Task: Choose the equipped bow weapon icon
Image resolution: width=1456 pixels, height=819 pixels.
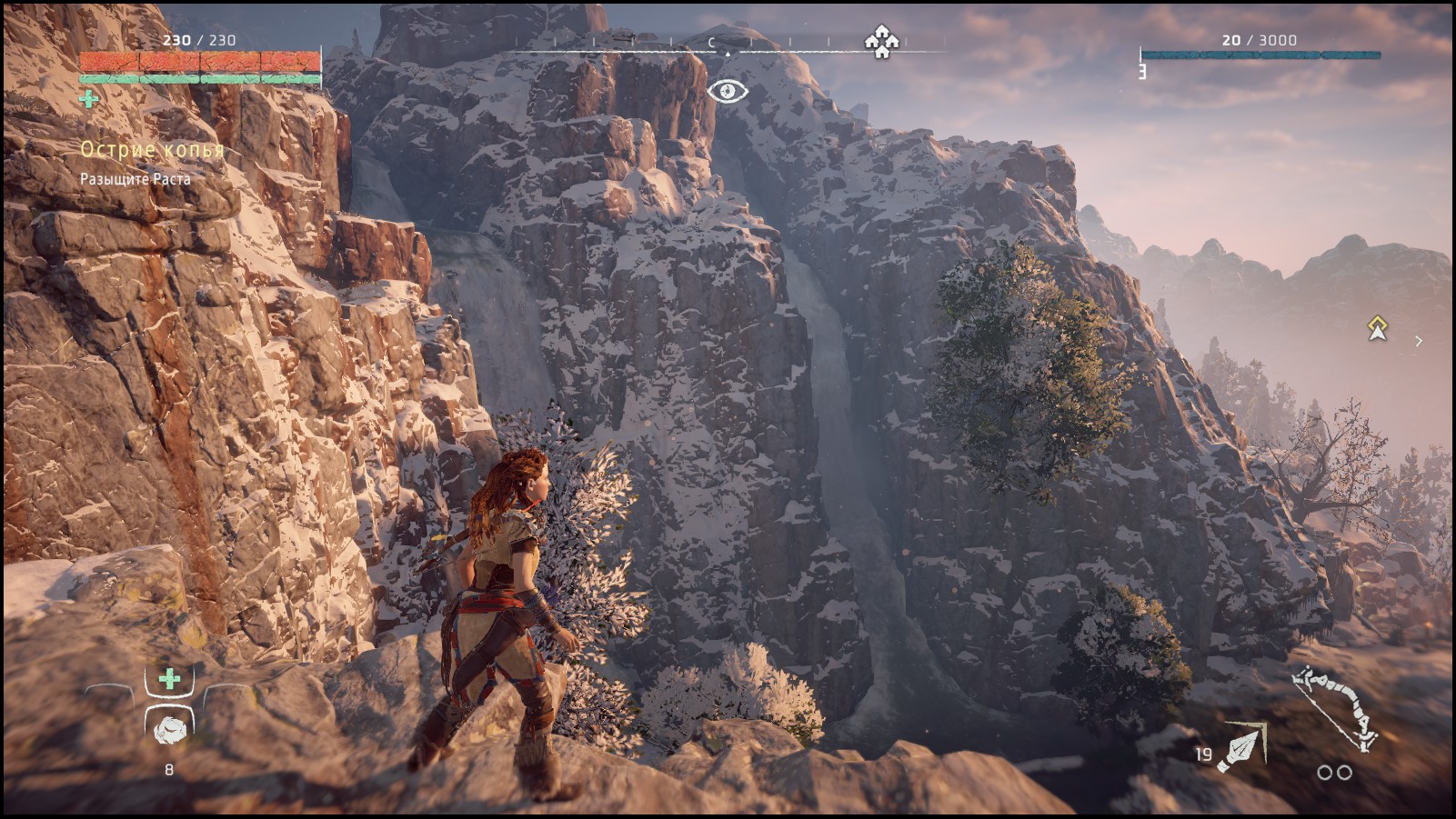Action: (1336, 711)
